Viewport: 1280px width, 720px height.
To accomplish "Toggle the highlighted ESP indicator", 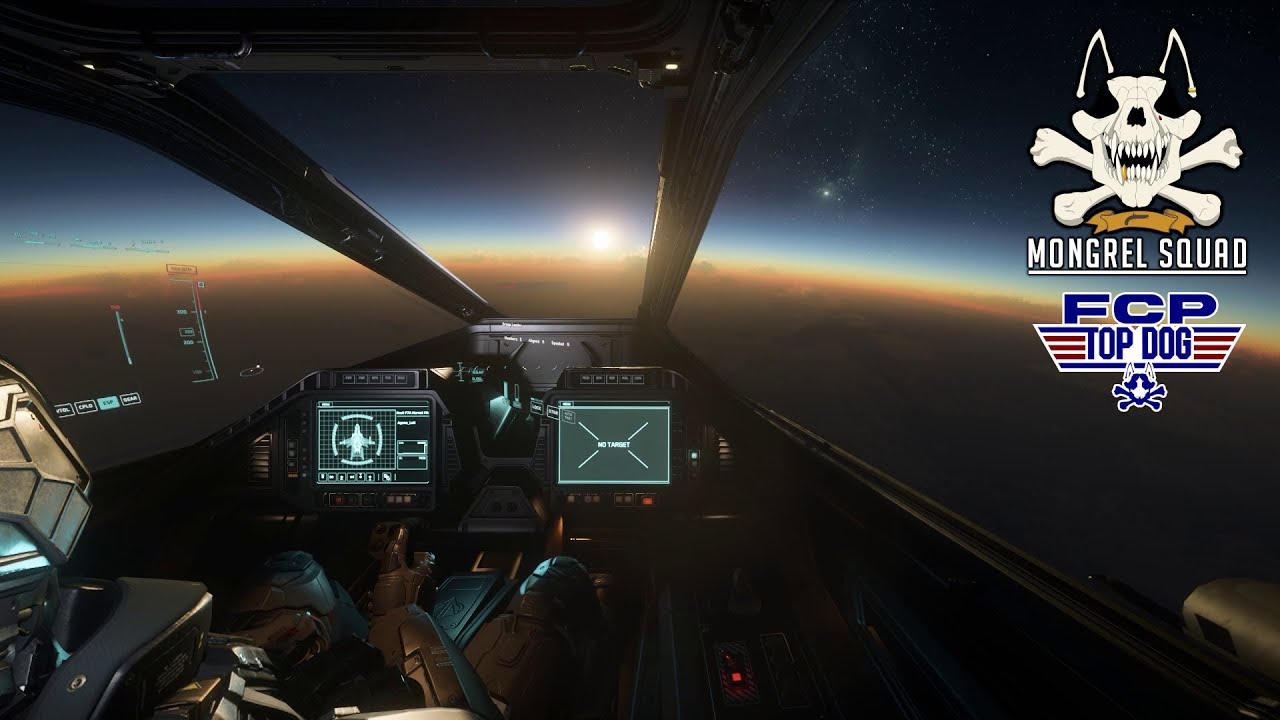I will 108,403.
